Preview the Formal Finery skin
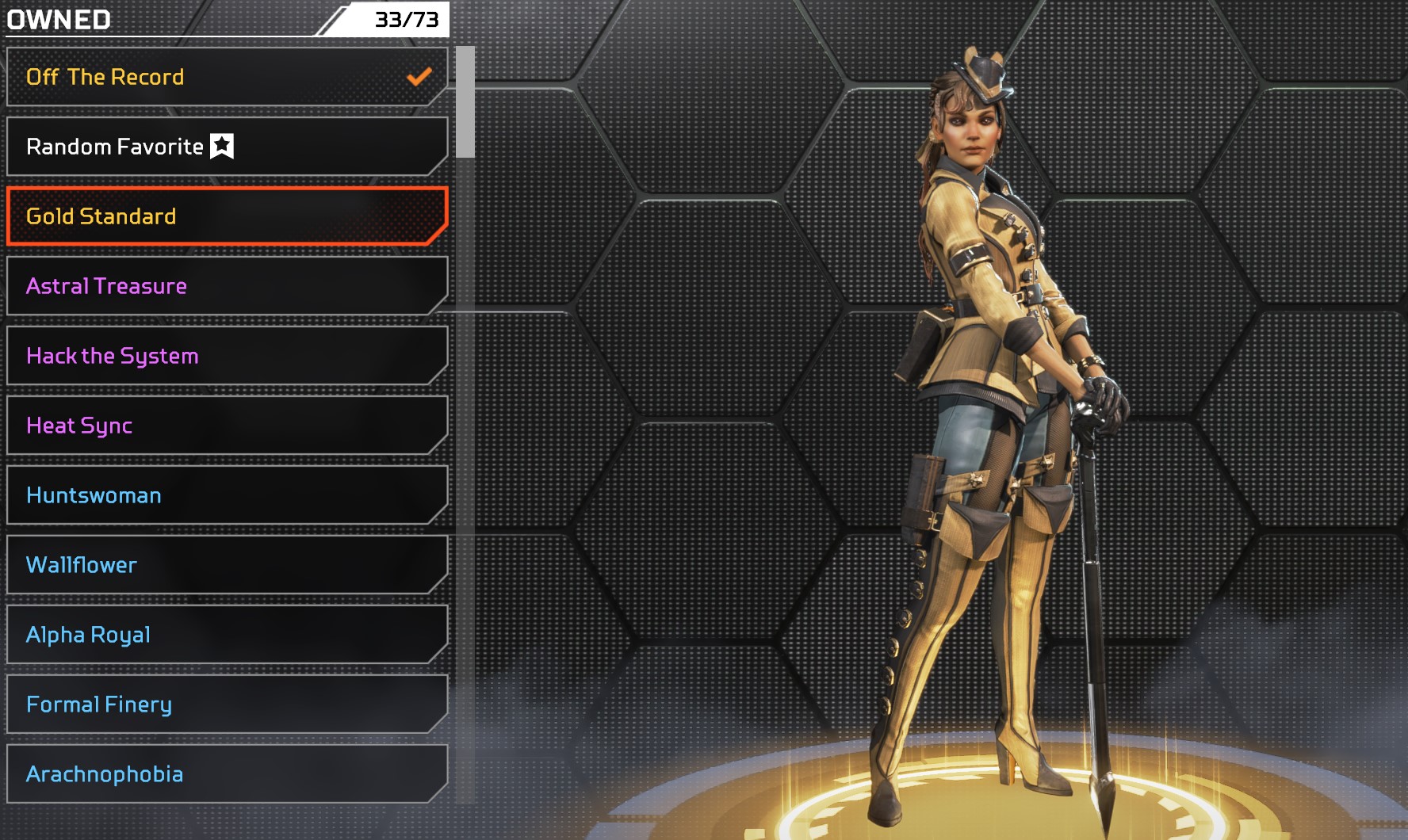Viewport: 1408px width, 840px height. (226, 704)
